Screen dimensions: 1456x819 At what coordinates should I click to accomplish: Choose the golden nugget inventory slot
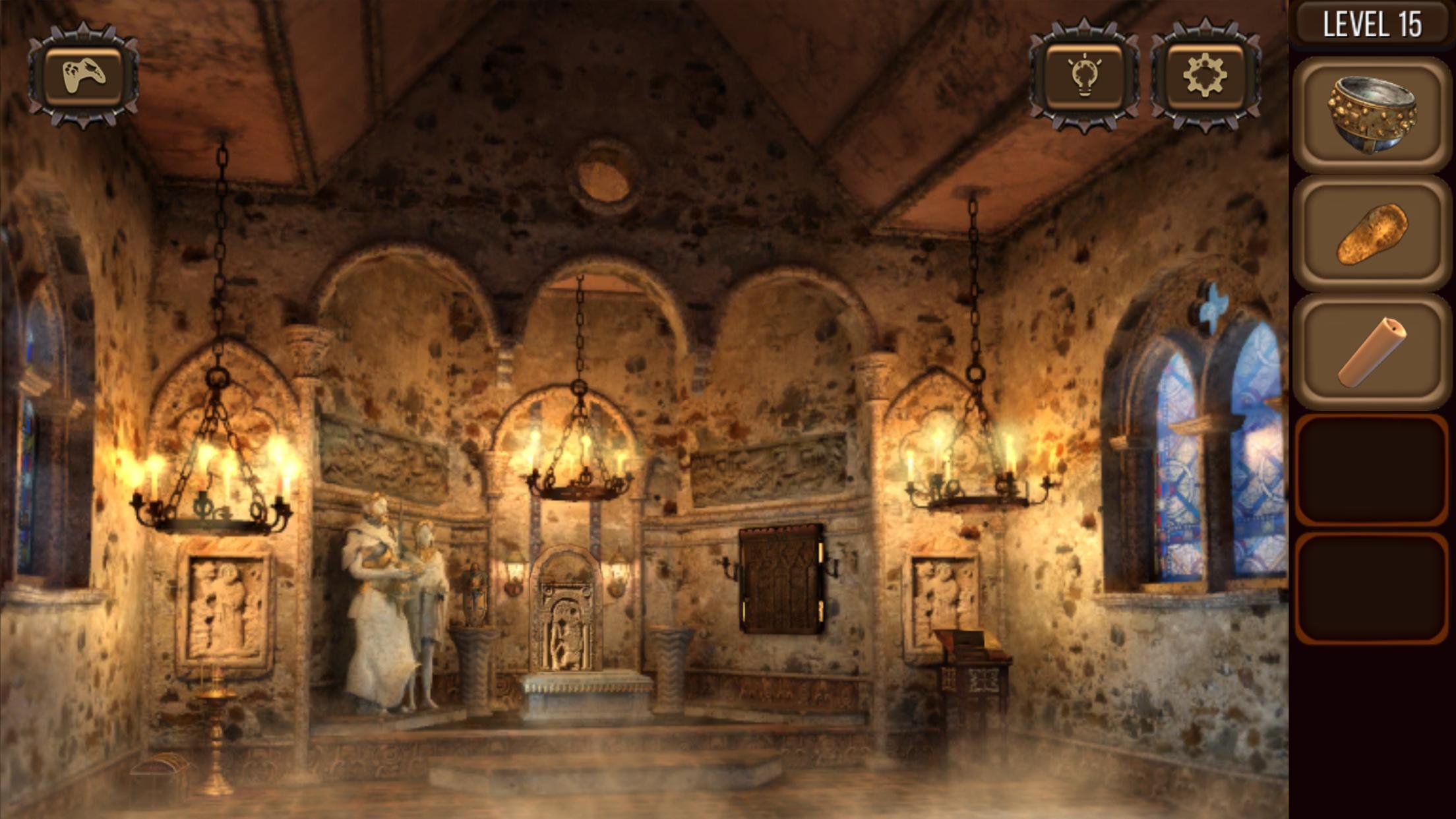(x=1372, y=233)
